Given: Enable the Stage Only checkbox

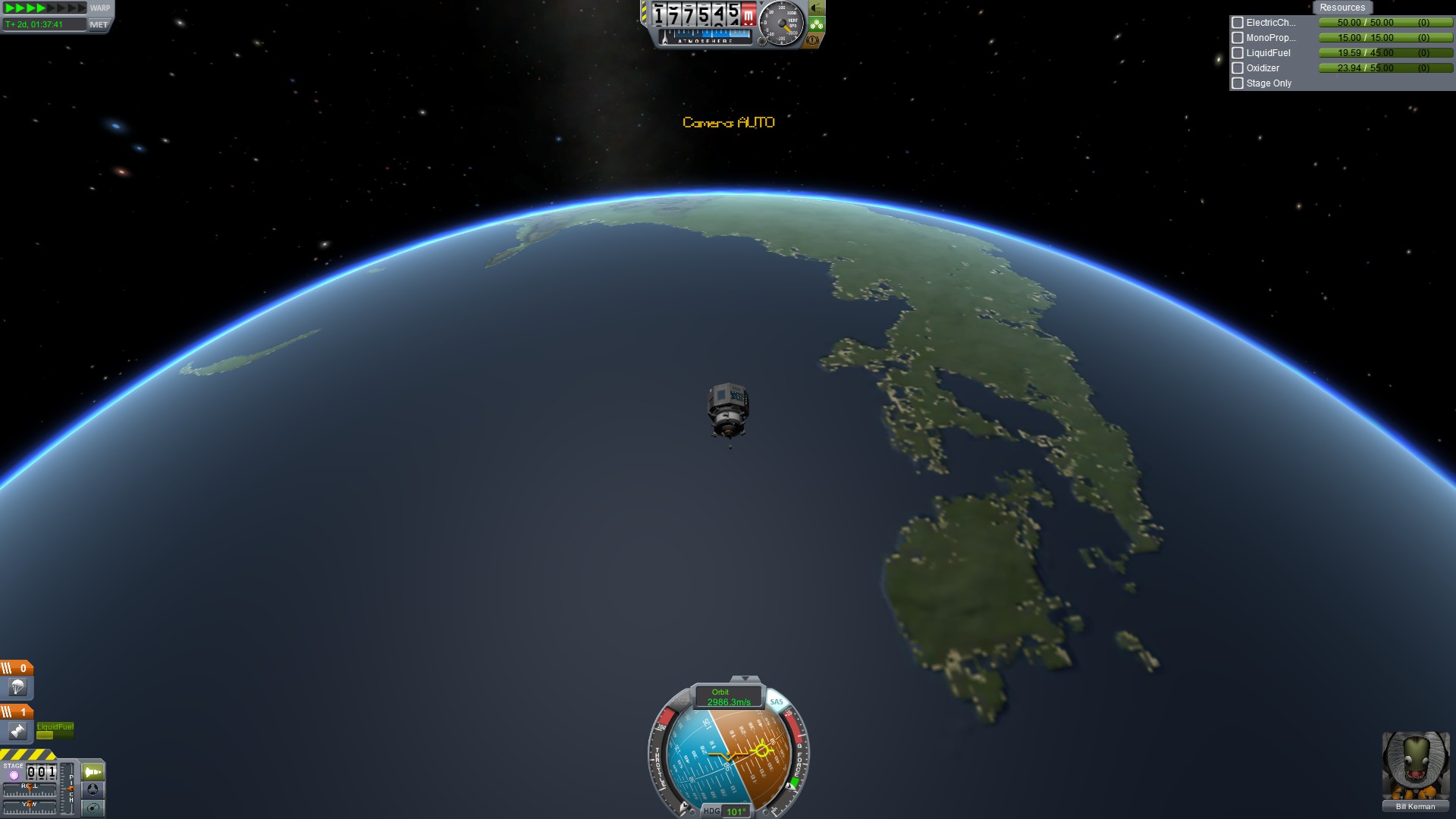Looking at the screenshot, I should tap(1238, 83).
